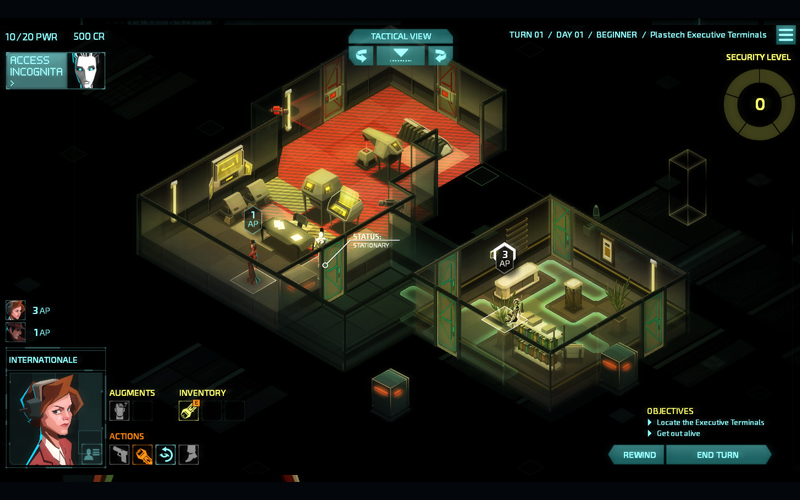Toggle Tactical View
Screen dimensions: 800x500
click(400, 36)
